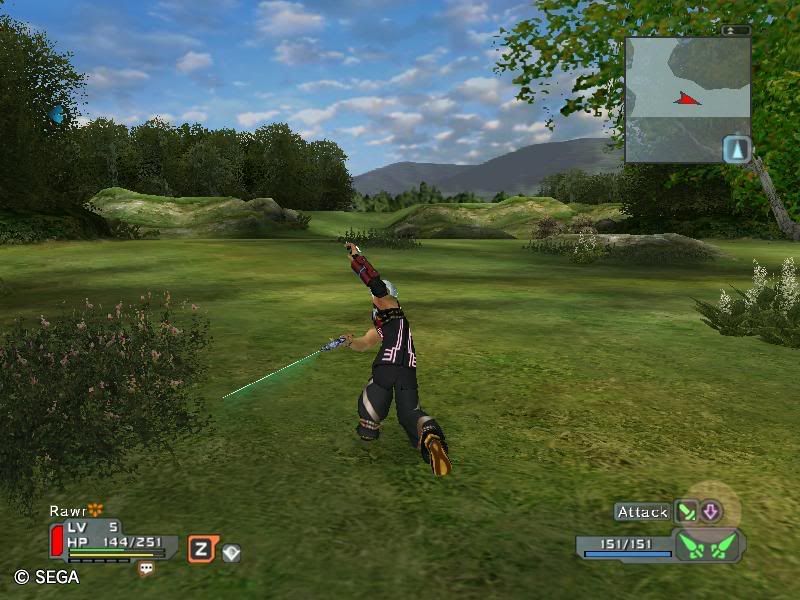
Task: Activate the purple down-arrow action icon
Action: coord(710,512)
